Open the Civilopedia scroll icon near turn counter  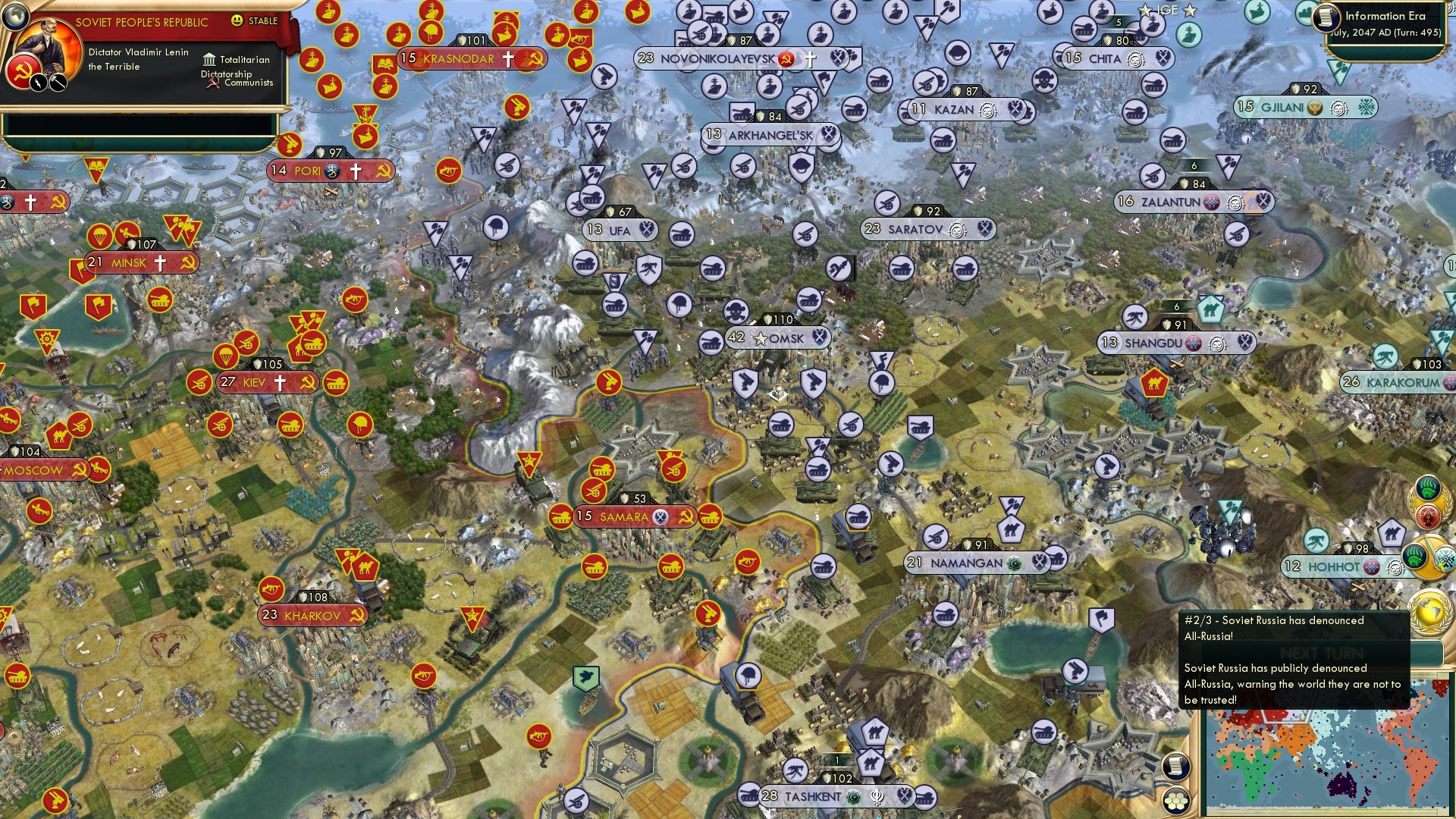coord(1327,18)
